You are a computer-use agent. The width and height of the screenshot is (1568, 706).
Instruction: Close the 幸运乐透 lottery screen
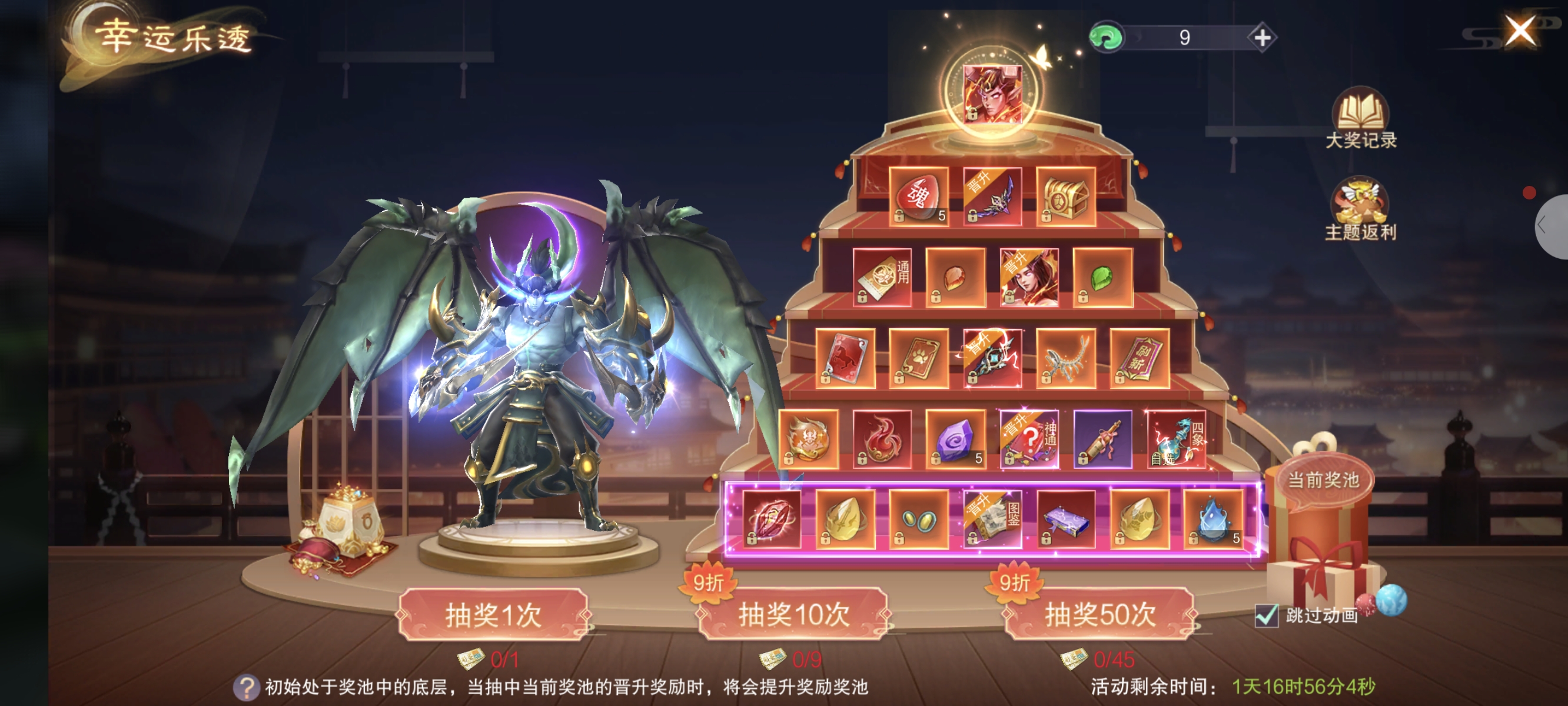coord(1519,31)
